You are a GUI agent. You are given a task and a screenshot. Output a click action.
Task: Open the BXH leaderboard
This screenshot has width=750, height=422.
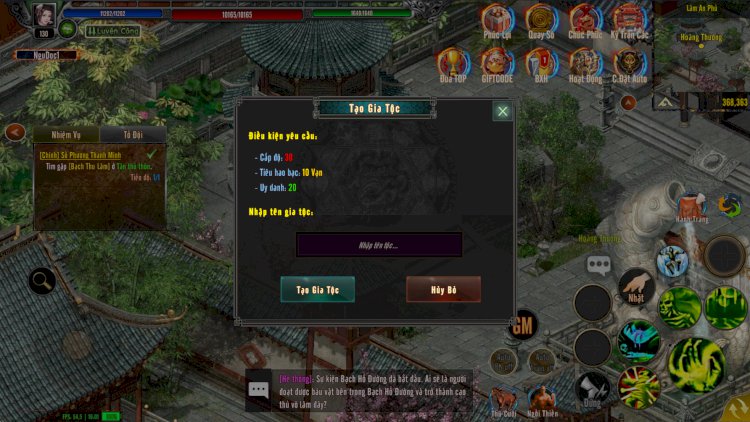click(x=541, y=65)
